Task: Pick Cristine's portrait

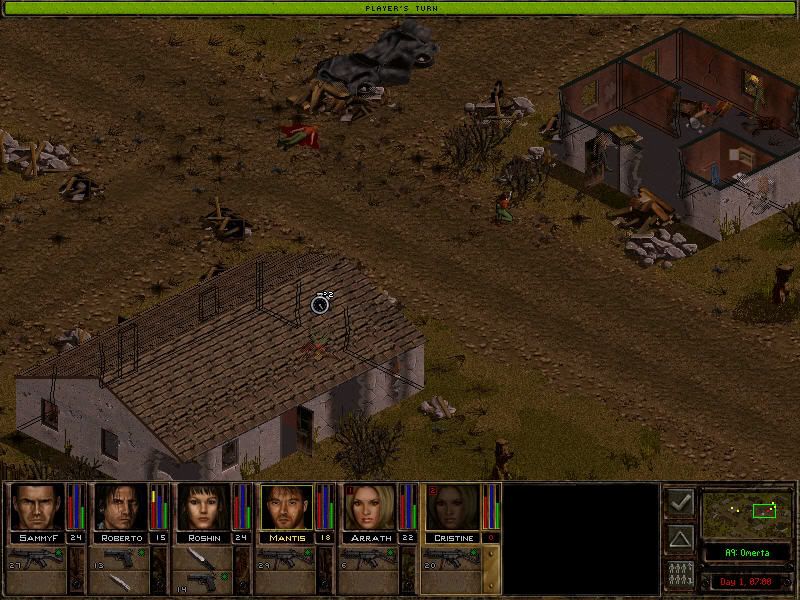Action: [x=452, y=507]
